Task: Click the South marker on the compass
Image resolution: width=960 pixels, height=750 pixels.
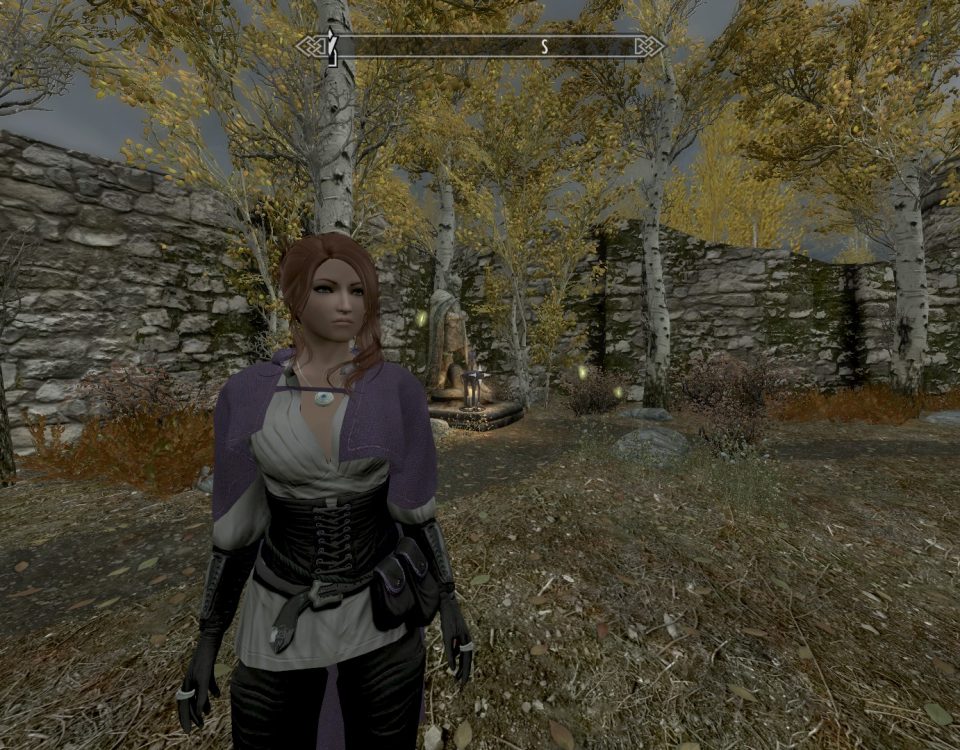Action: click(545, 46)
